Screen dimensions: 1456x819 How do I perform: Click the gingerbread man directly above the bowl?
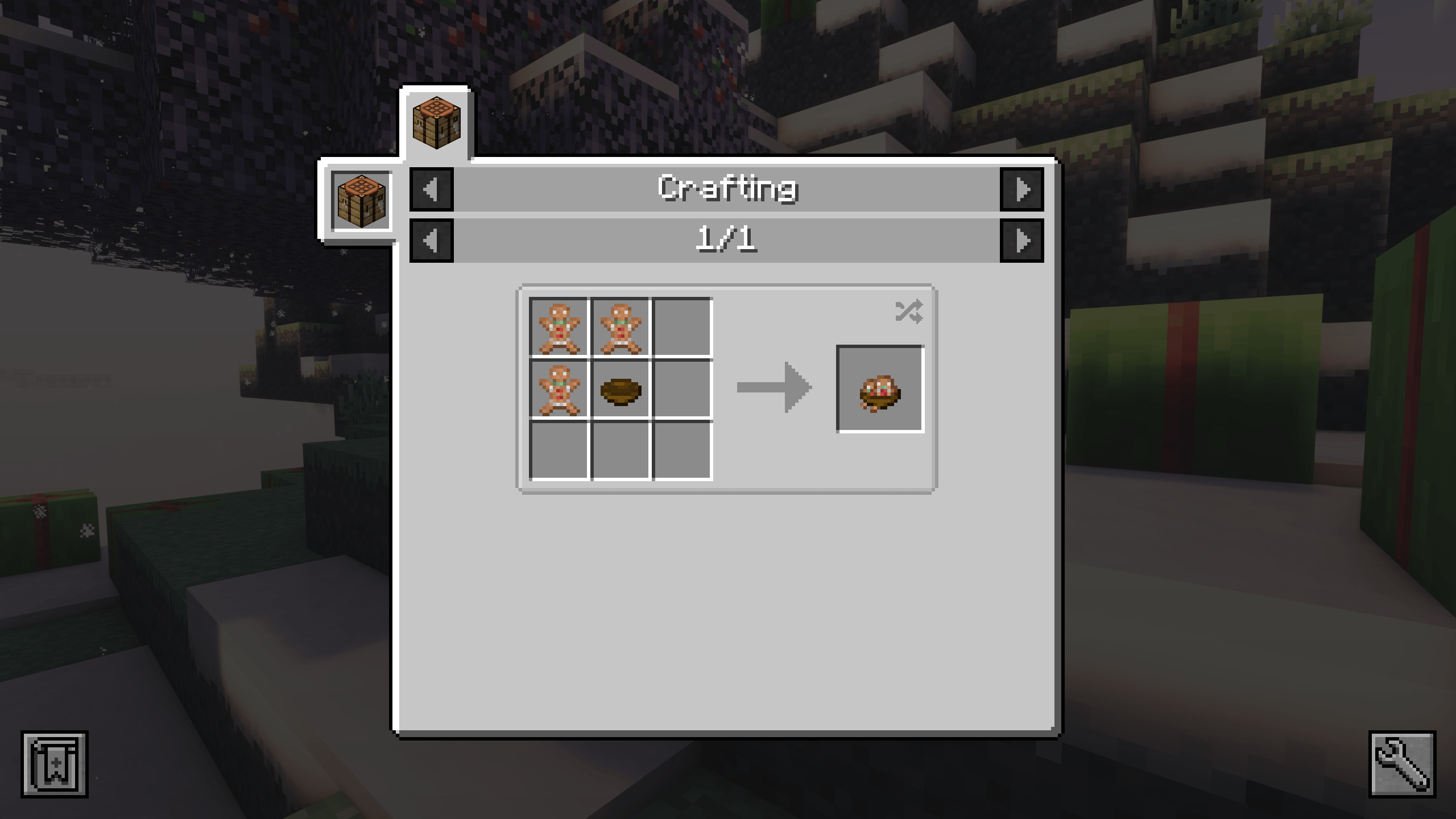[x=621, y=328]
